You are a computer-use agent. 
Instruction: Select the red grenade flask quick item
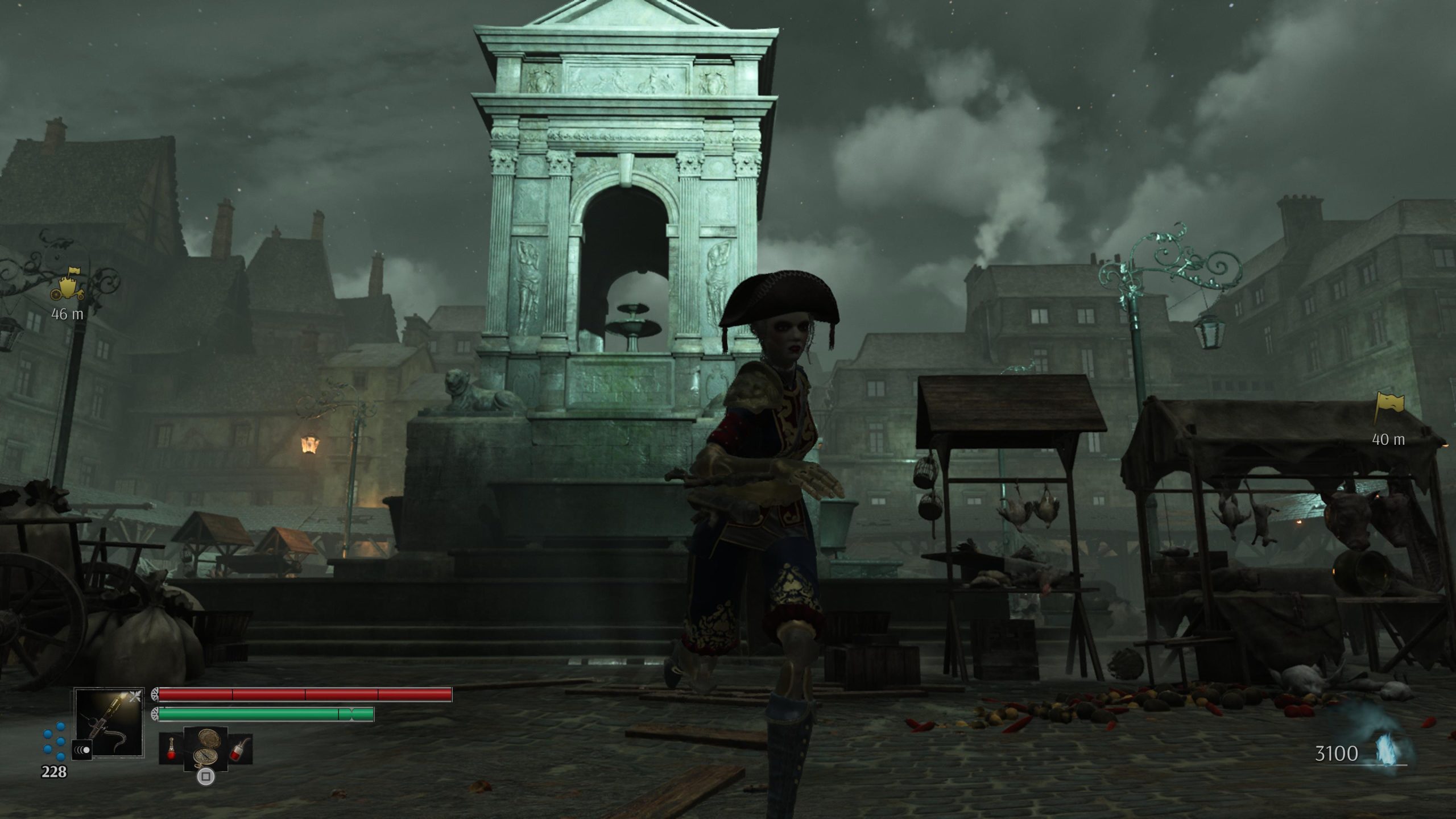pyautogui.click(x=240, y=747)
